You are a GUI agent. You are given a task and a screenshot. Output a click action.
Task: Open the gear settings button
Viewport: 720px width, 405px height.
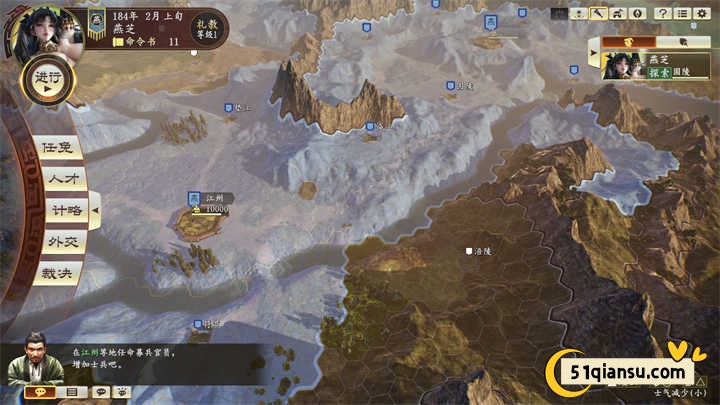pyautogui.click(x=702, y=13)
